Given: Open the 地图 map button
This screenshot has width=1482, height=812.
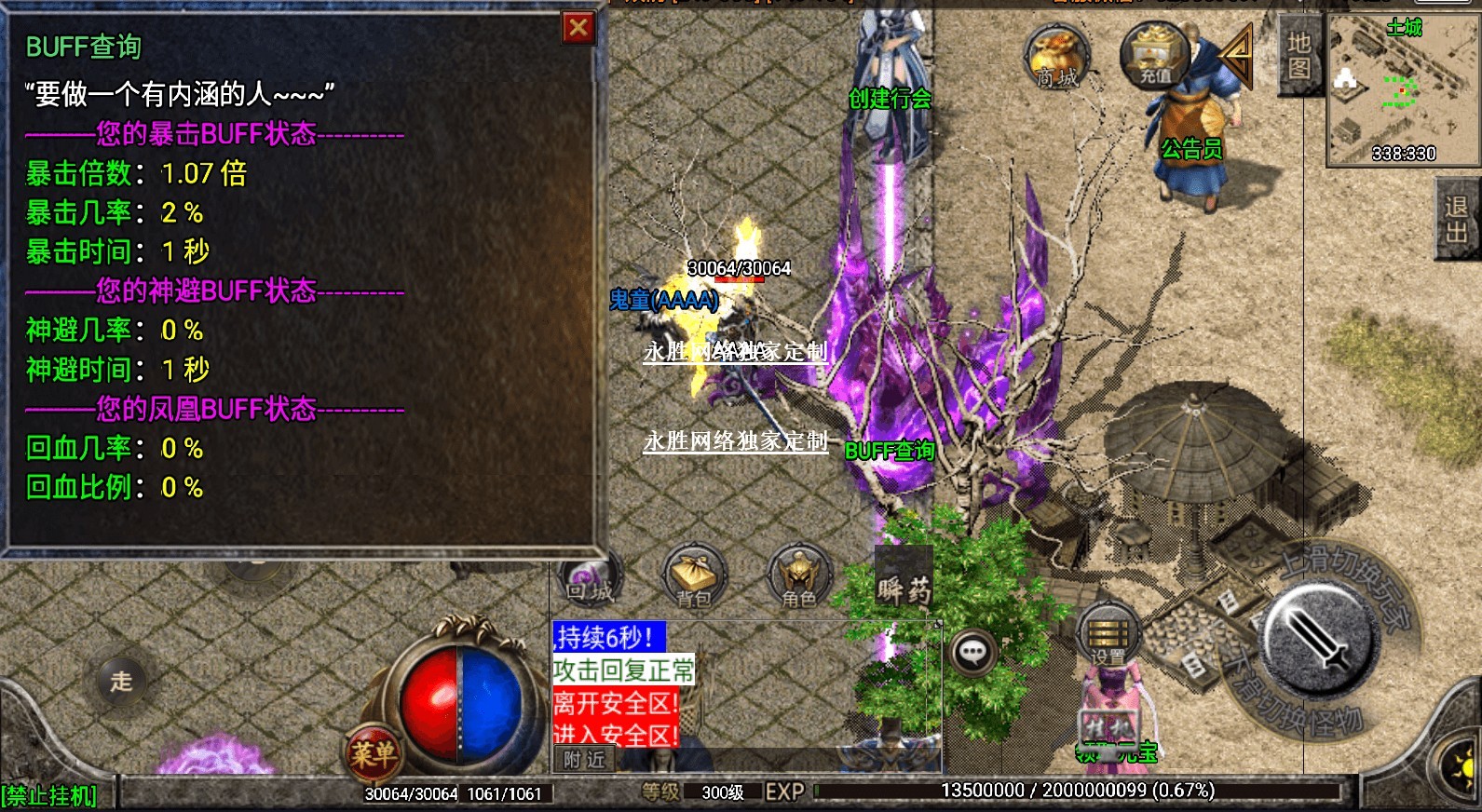Looking at the screenshot, I should [x=1298, y=56].
